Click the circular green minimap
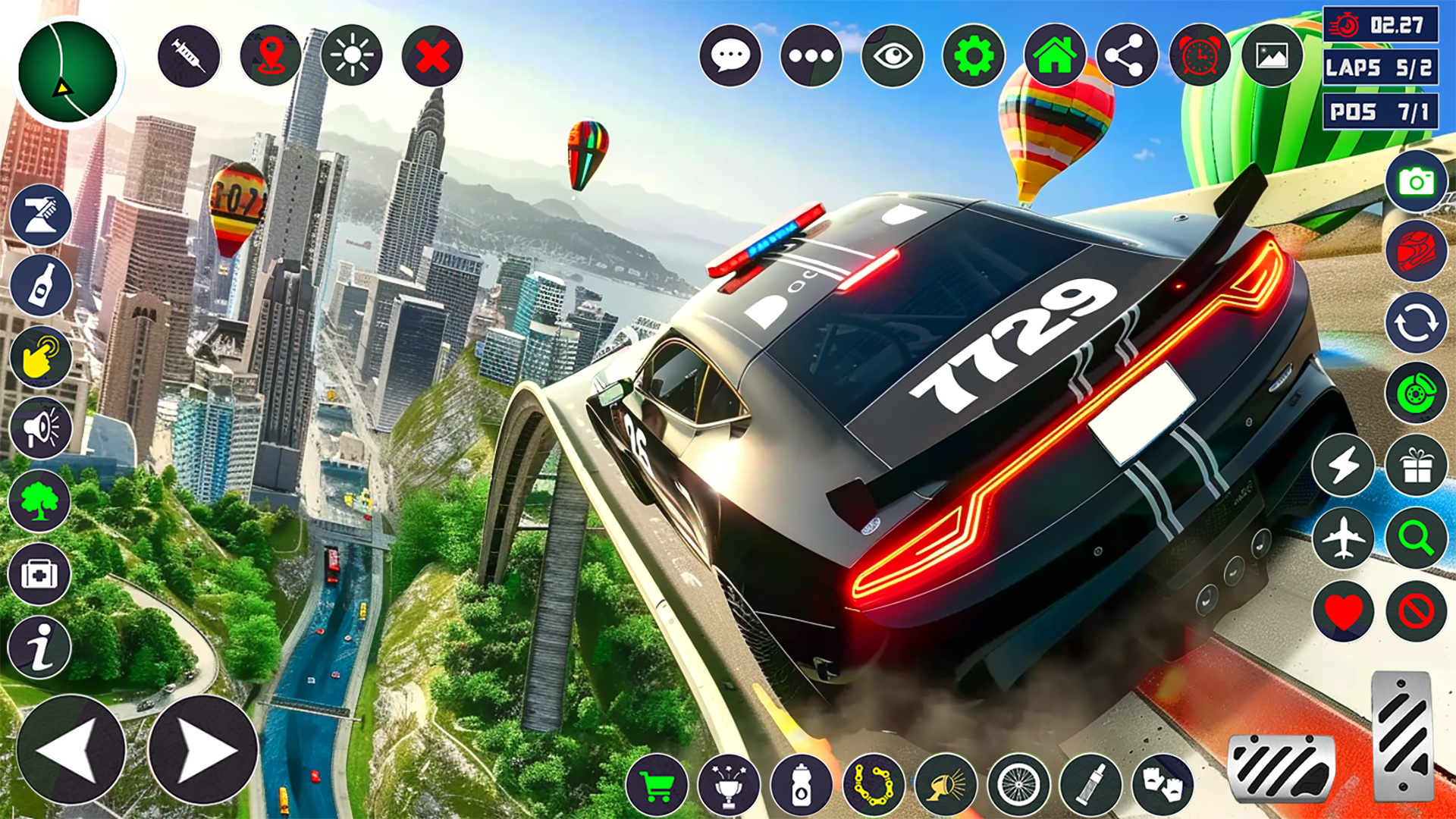The height and width of the screenshot is (819, 1456). point(67,72)
